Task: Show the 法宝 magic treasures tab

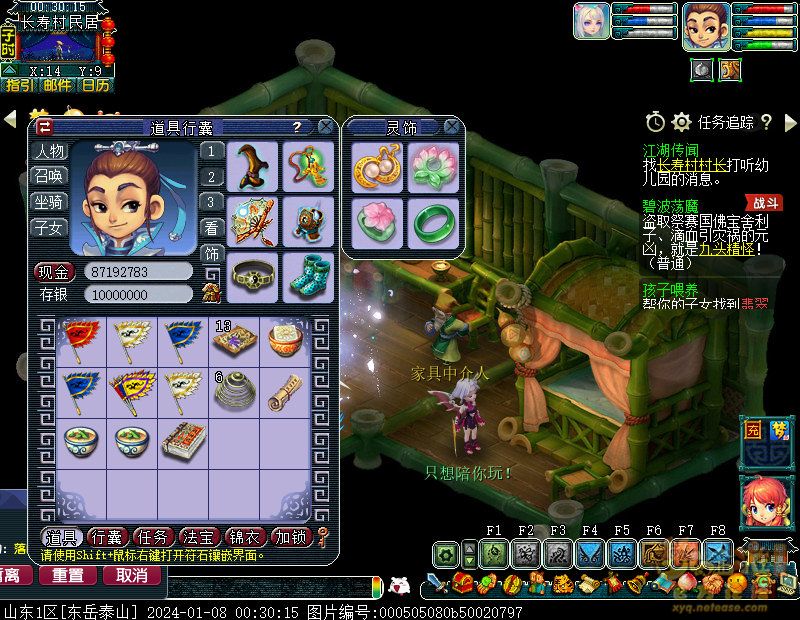Action: [201, 537]
